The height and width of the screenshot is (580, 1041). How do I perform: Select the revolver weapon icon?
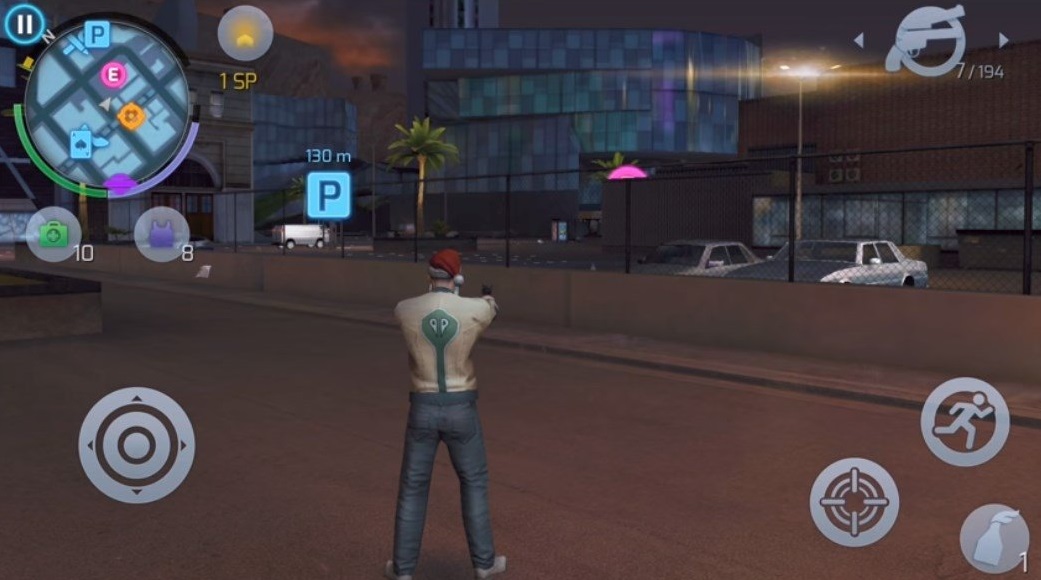(930, 38)
